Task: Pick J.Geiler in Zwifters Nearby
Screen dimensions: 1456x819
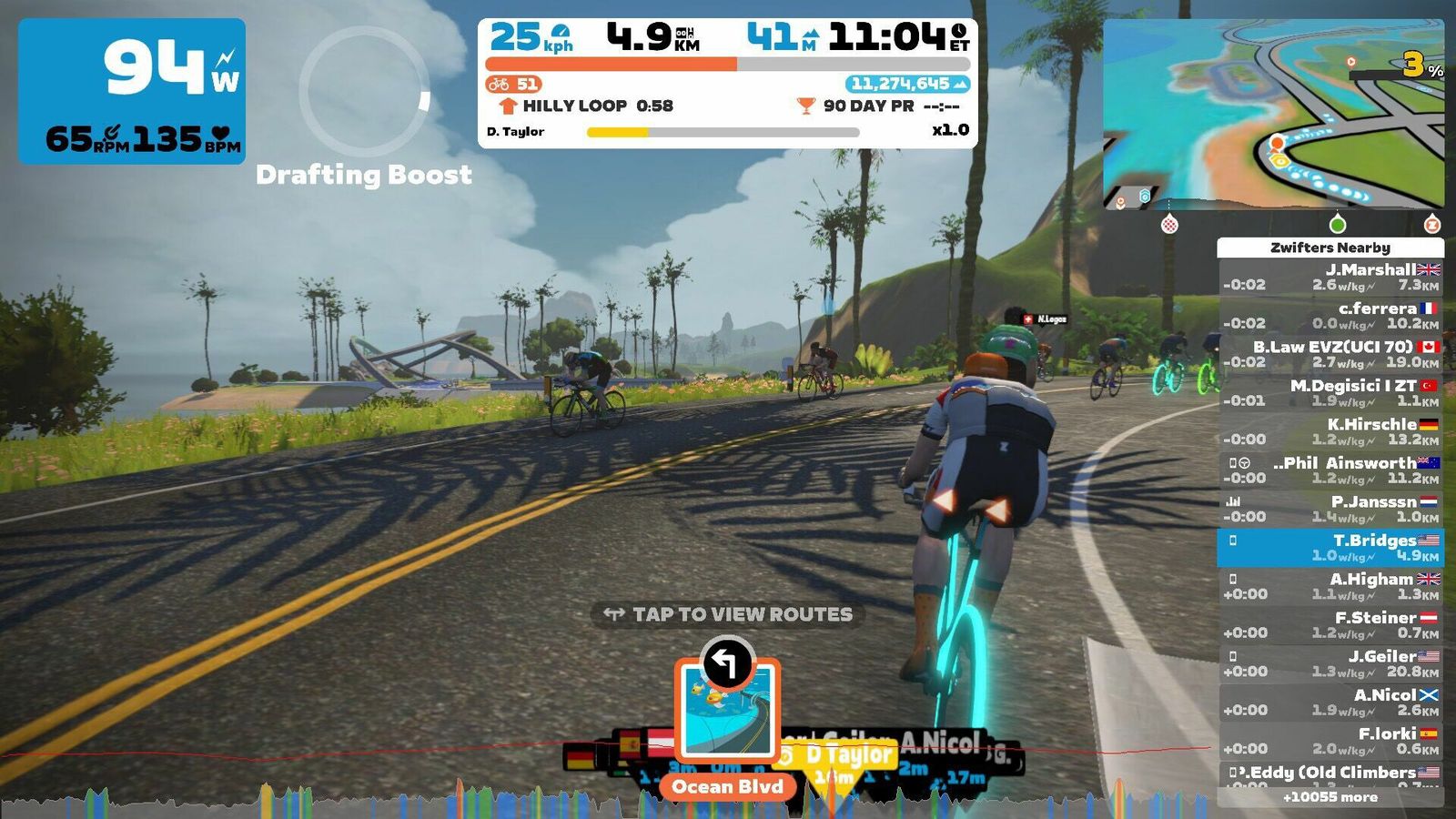Action: point(1330,663)
